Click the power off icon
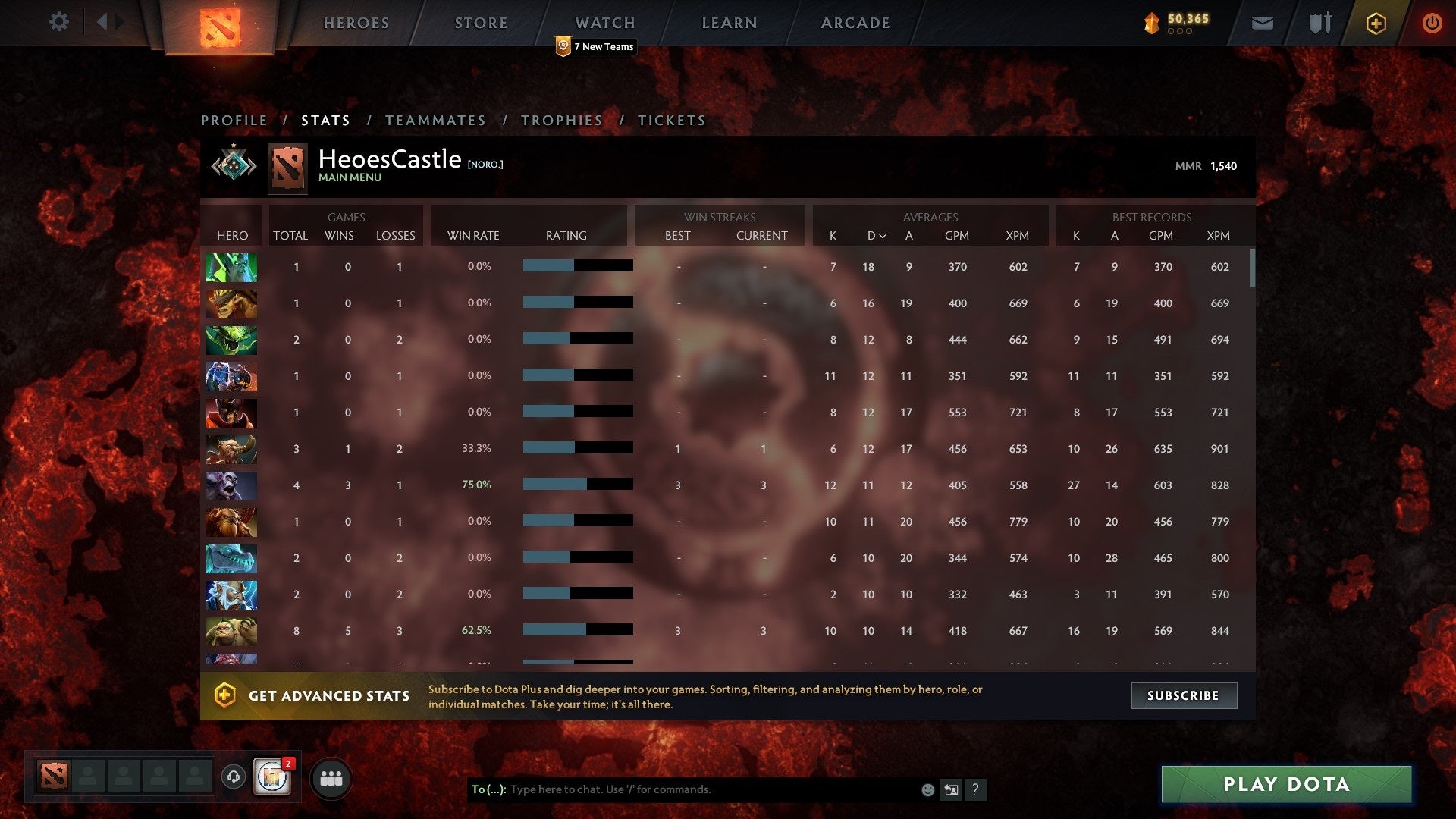Screen dimensions: 1456x819 pos(1433,23)
